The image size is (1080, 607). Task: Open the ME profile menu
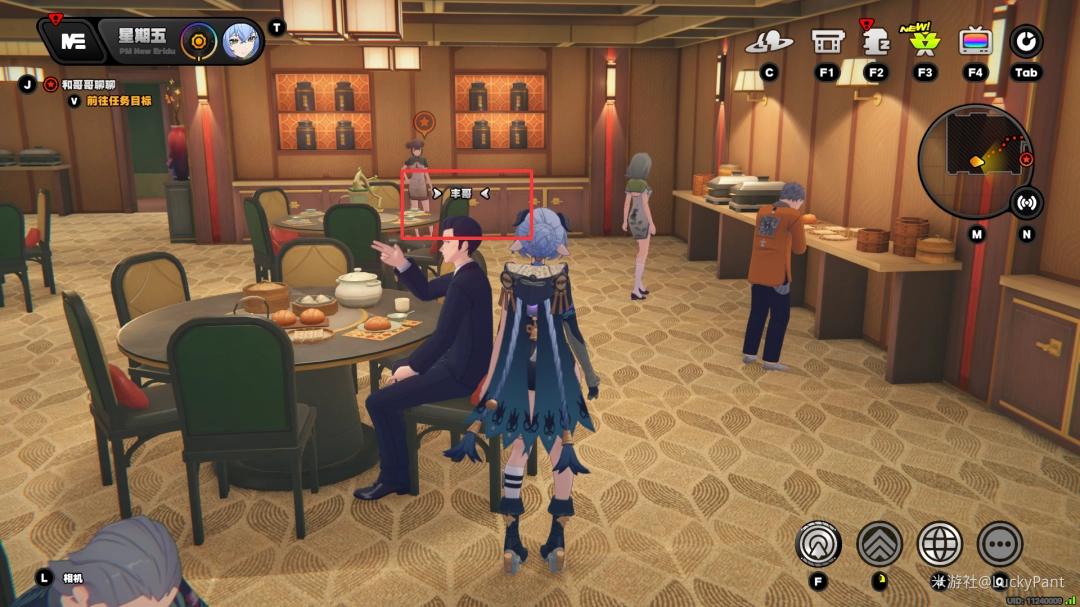[71, 41]
